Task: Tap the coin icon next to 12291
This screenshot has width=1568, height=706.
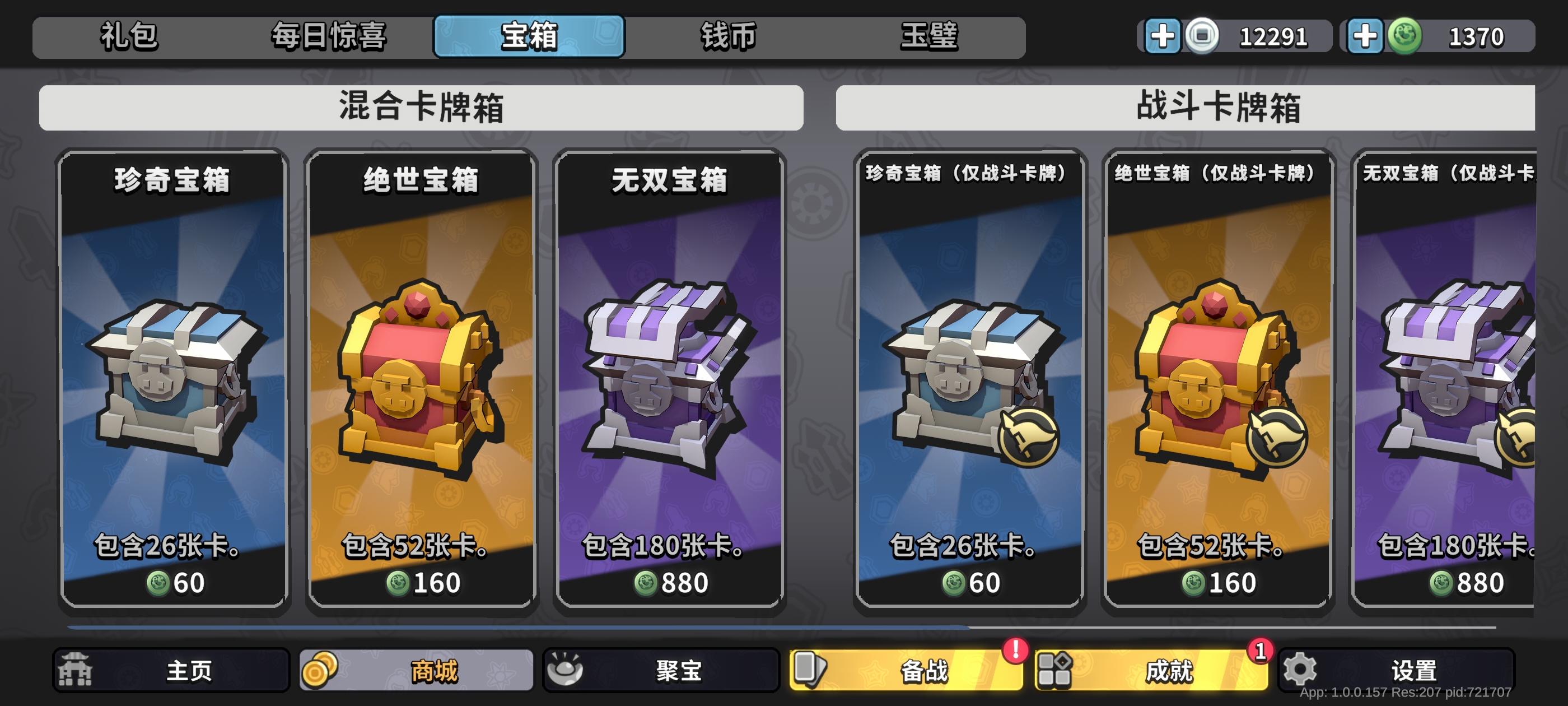Action: [1202, 37]
